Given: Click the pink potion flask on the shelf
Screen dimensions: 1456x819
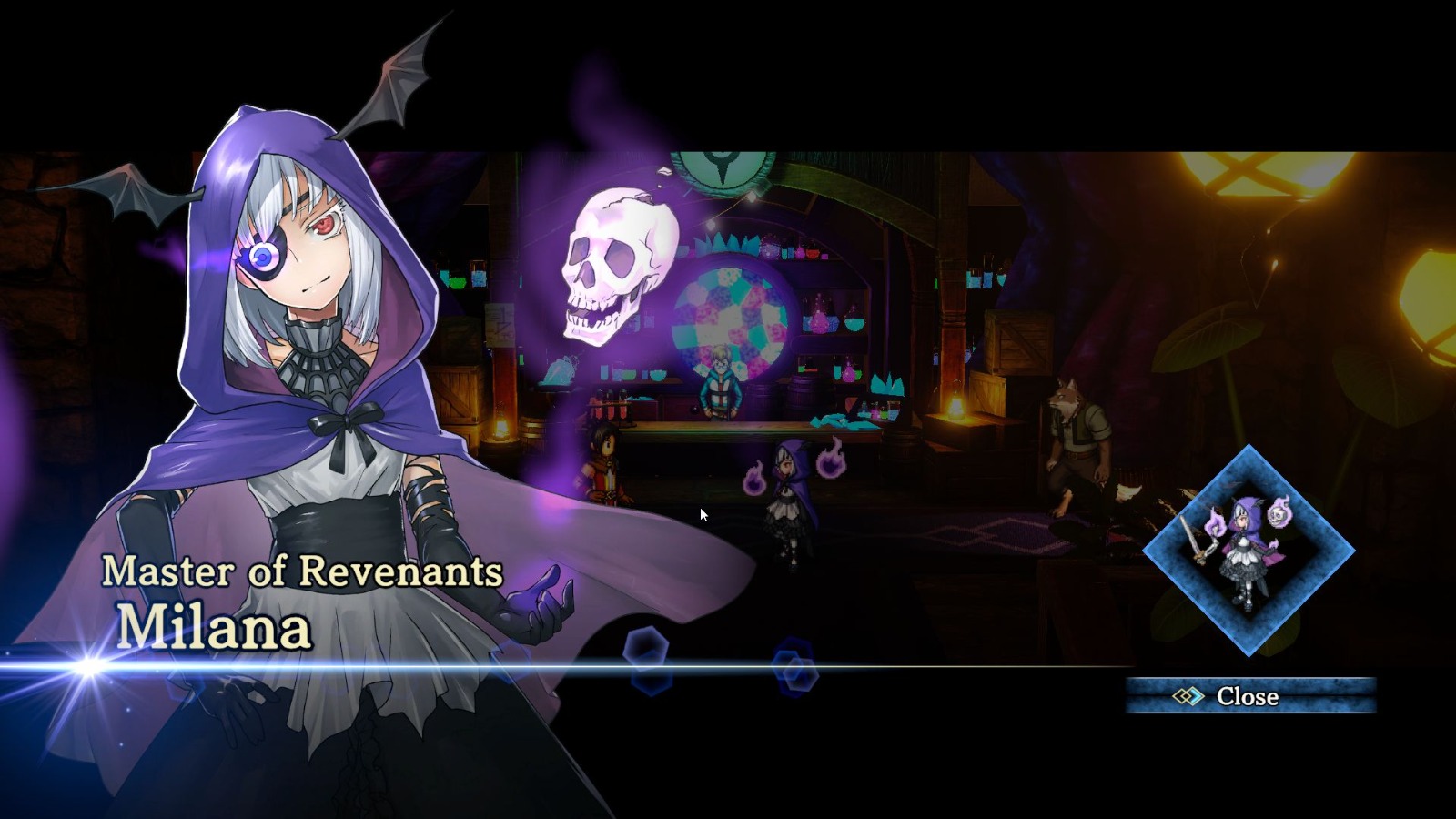Looking at the screenshot, I should pos(819,322).
